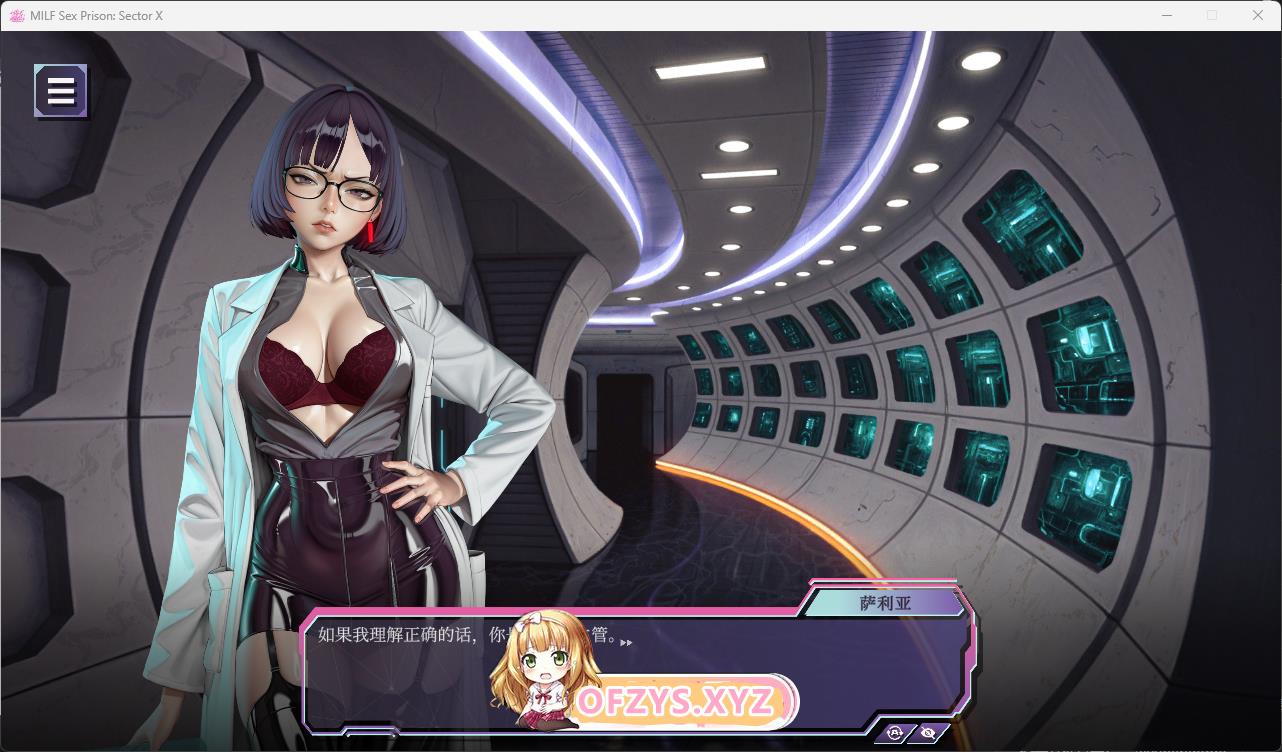Screen dimensions: 1282x752
Task: Hide the dialogue box with the eye icon
Action: click(x=930, y=733)
